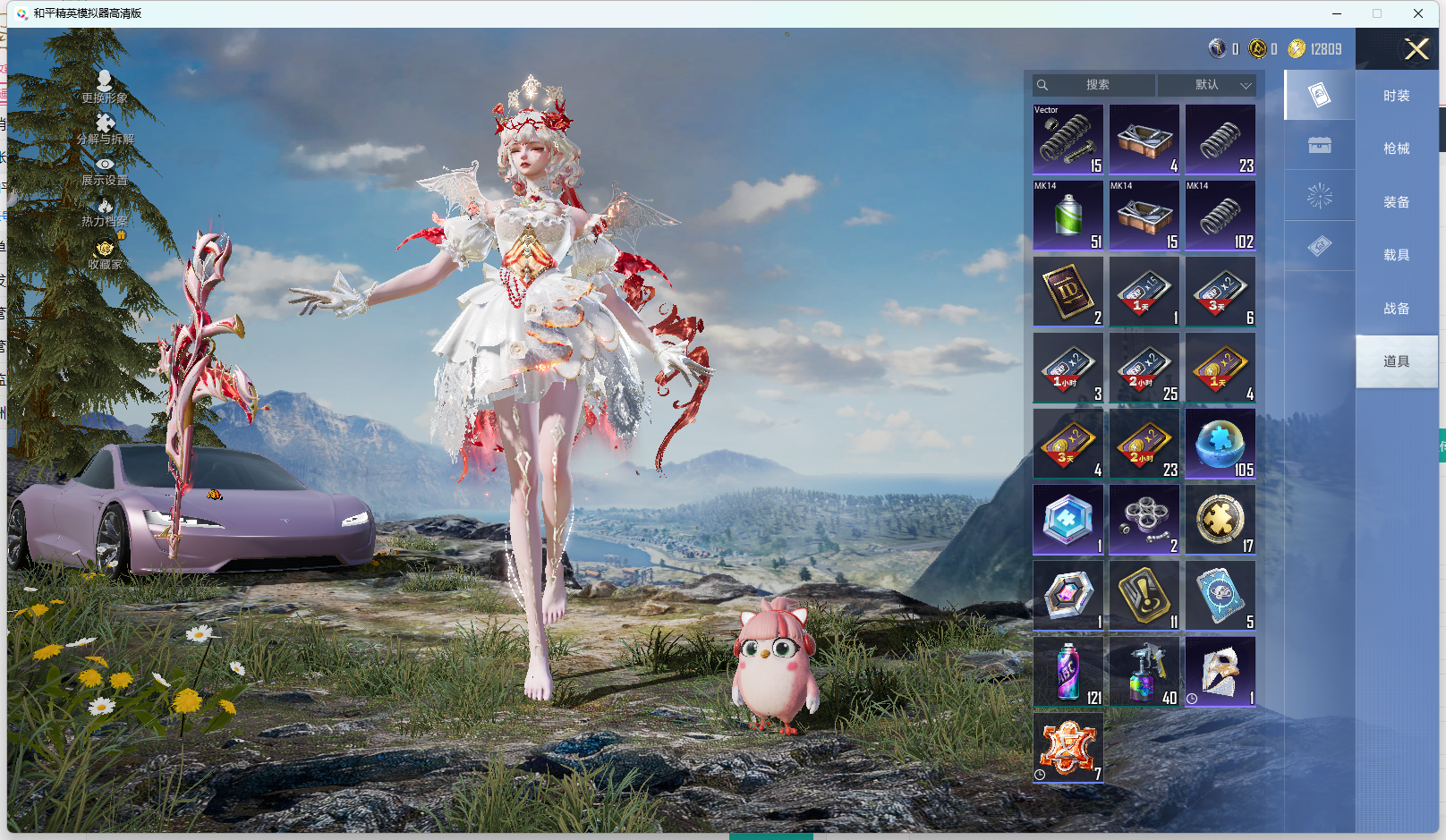Close the inventory with the white X
1446x840 pixels.
coord(1416,49)
